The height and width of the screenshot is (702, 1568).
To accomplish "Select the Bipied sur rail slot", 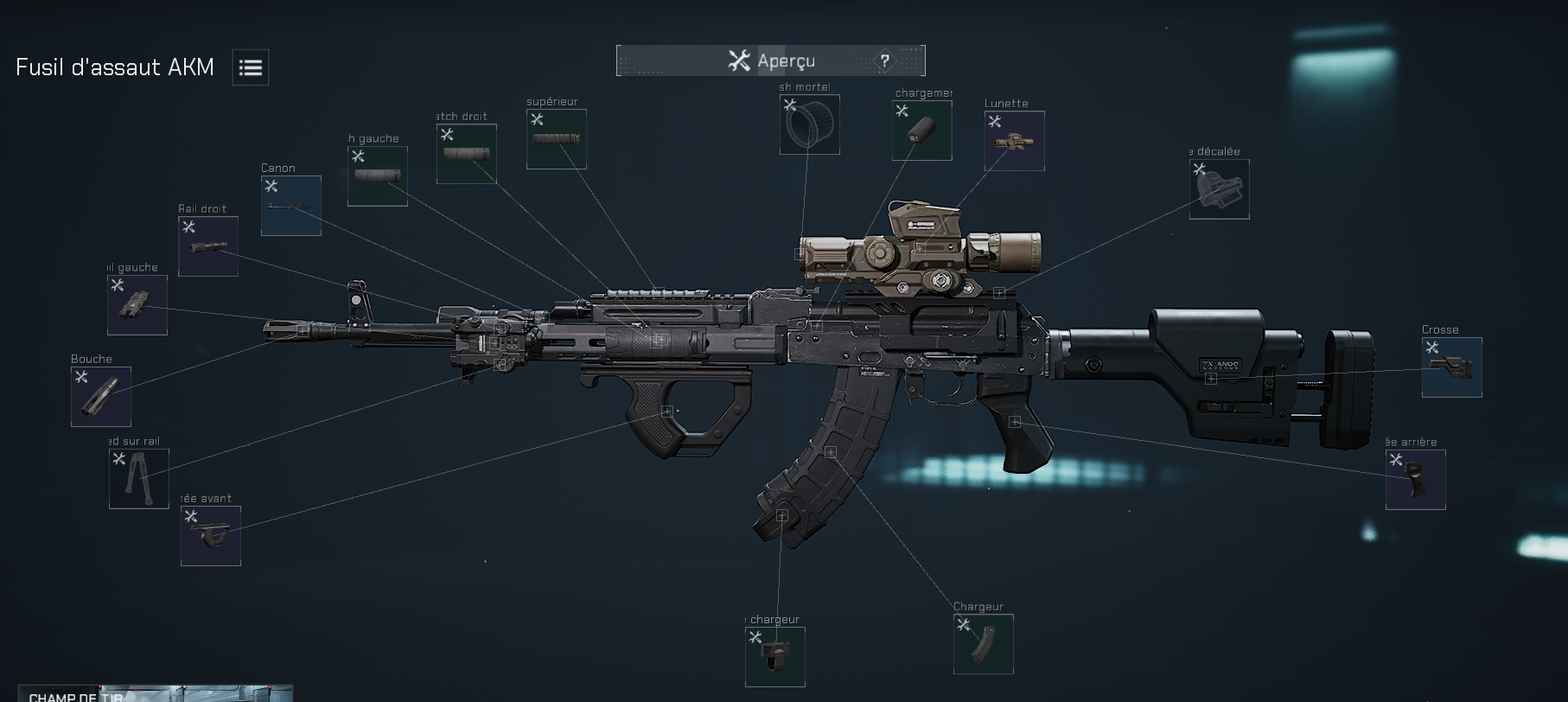I will (137, 480).
